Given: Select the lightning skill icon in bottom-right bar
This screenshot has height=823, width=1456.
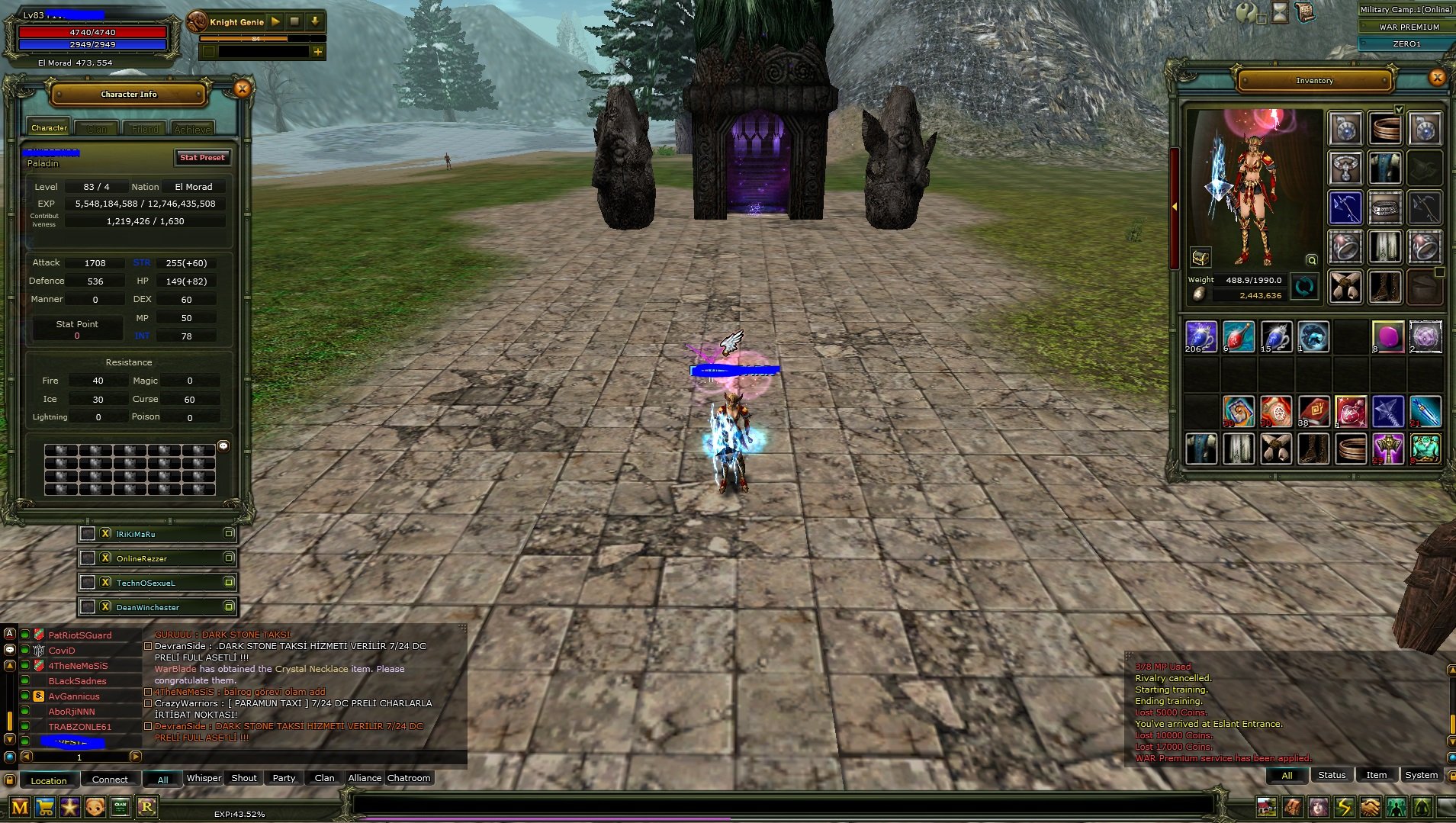Looking at the screenshot, I should pyautogui.click(x=1345, y=807).
